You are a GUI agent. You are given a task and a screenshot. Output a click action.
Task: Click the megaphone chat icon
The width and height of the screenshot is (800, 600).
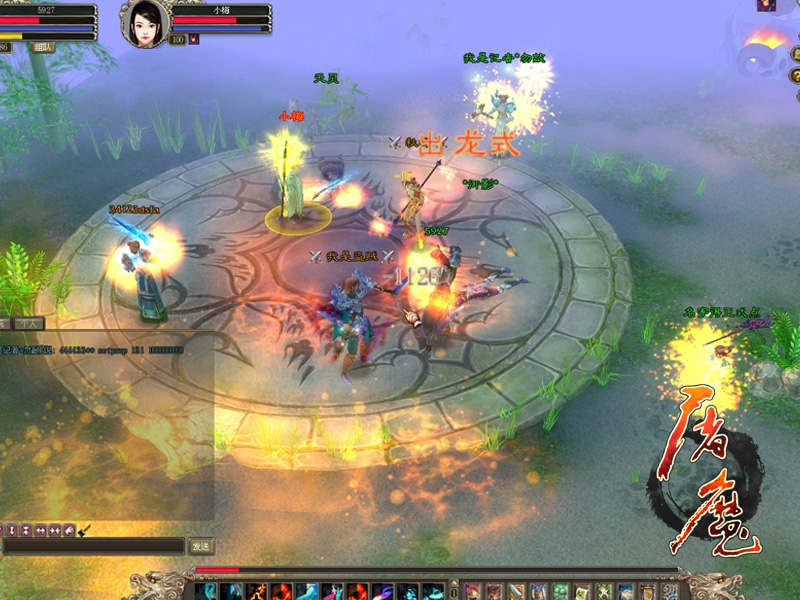pos(68,529)
